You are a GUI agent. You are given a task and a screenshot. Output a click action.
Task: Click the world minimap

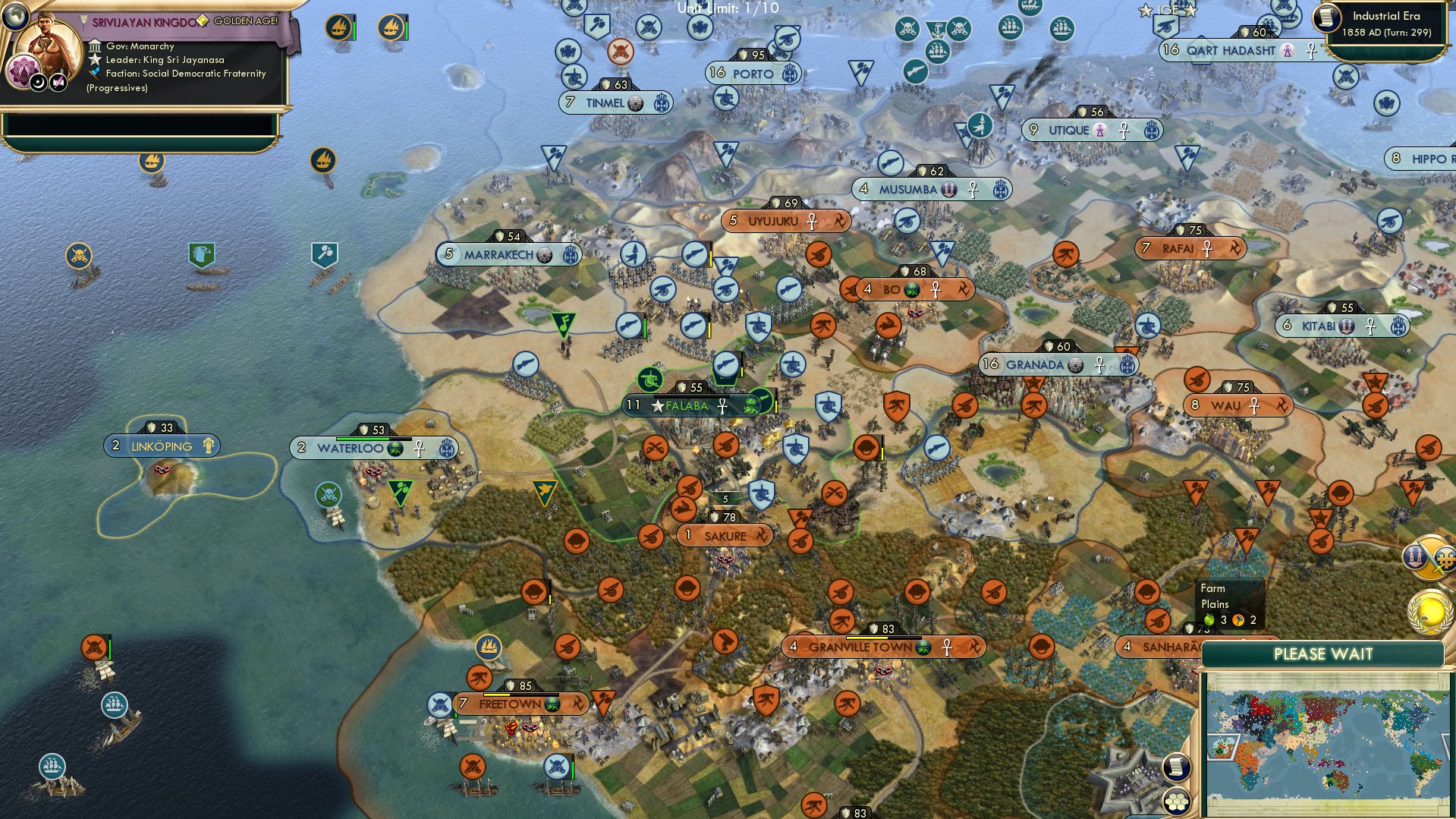tap(1326, 744)
